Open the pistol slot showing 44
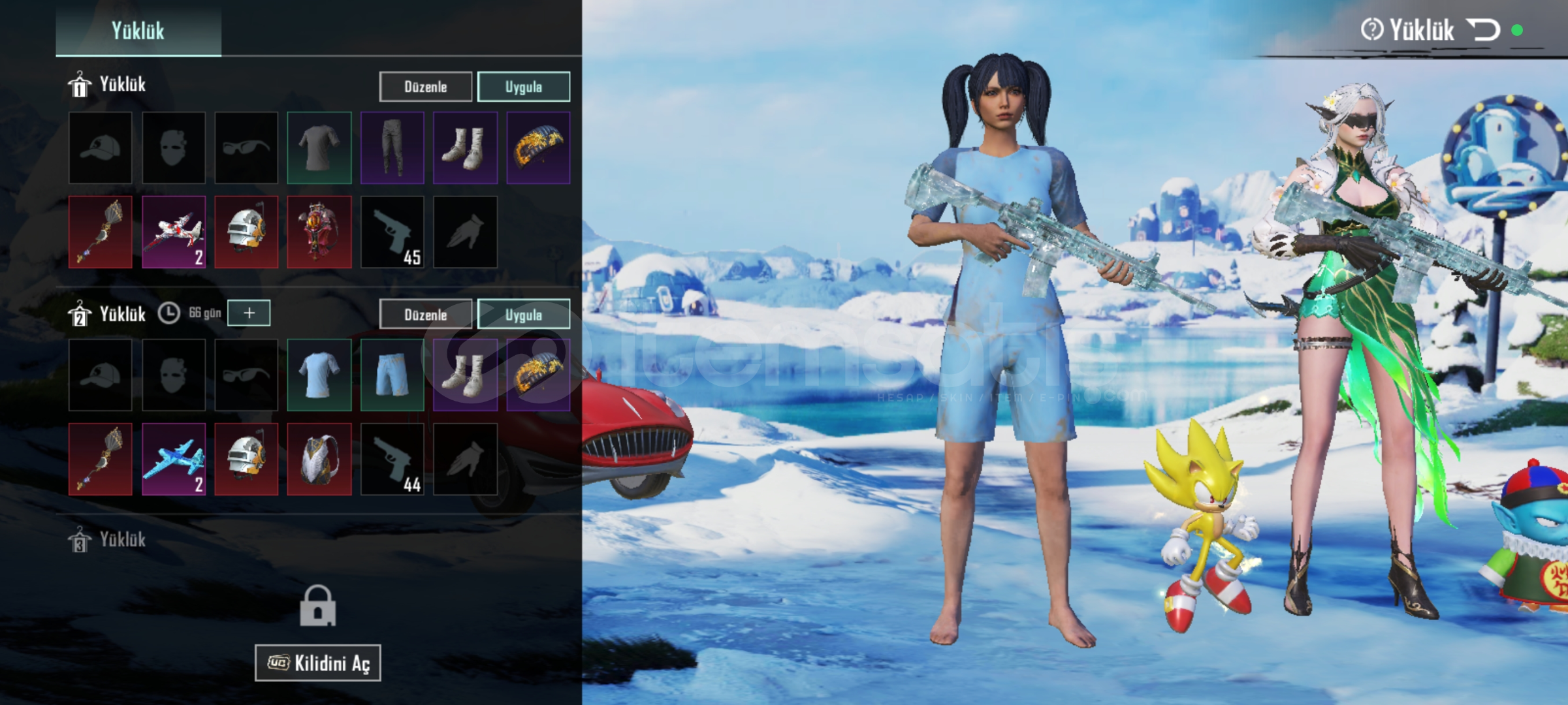 tap(392, 460)
